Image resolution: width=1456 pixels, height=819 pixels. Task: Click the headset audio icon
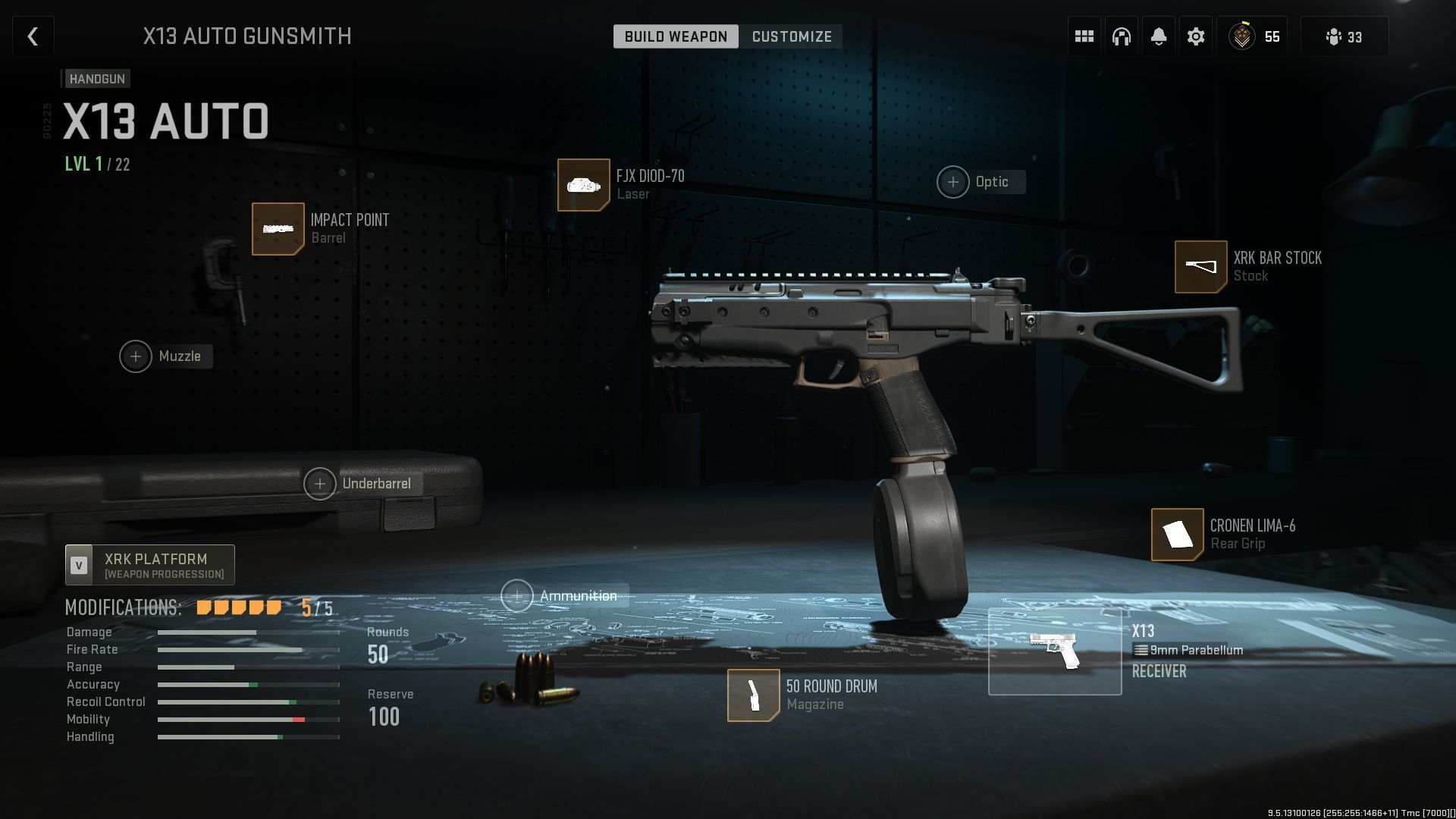[x=1121, y=36]
